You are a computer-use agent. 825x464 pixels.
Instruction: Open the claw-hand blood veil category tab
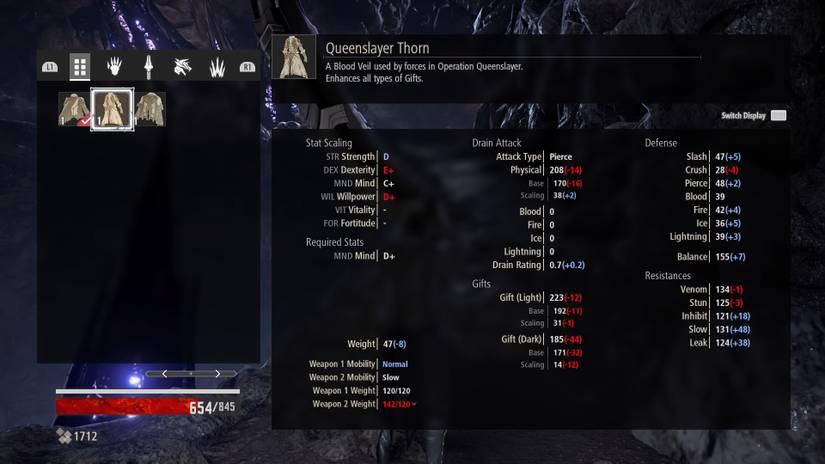point(114,67)
